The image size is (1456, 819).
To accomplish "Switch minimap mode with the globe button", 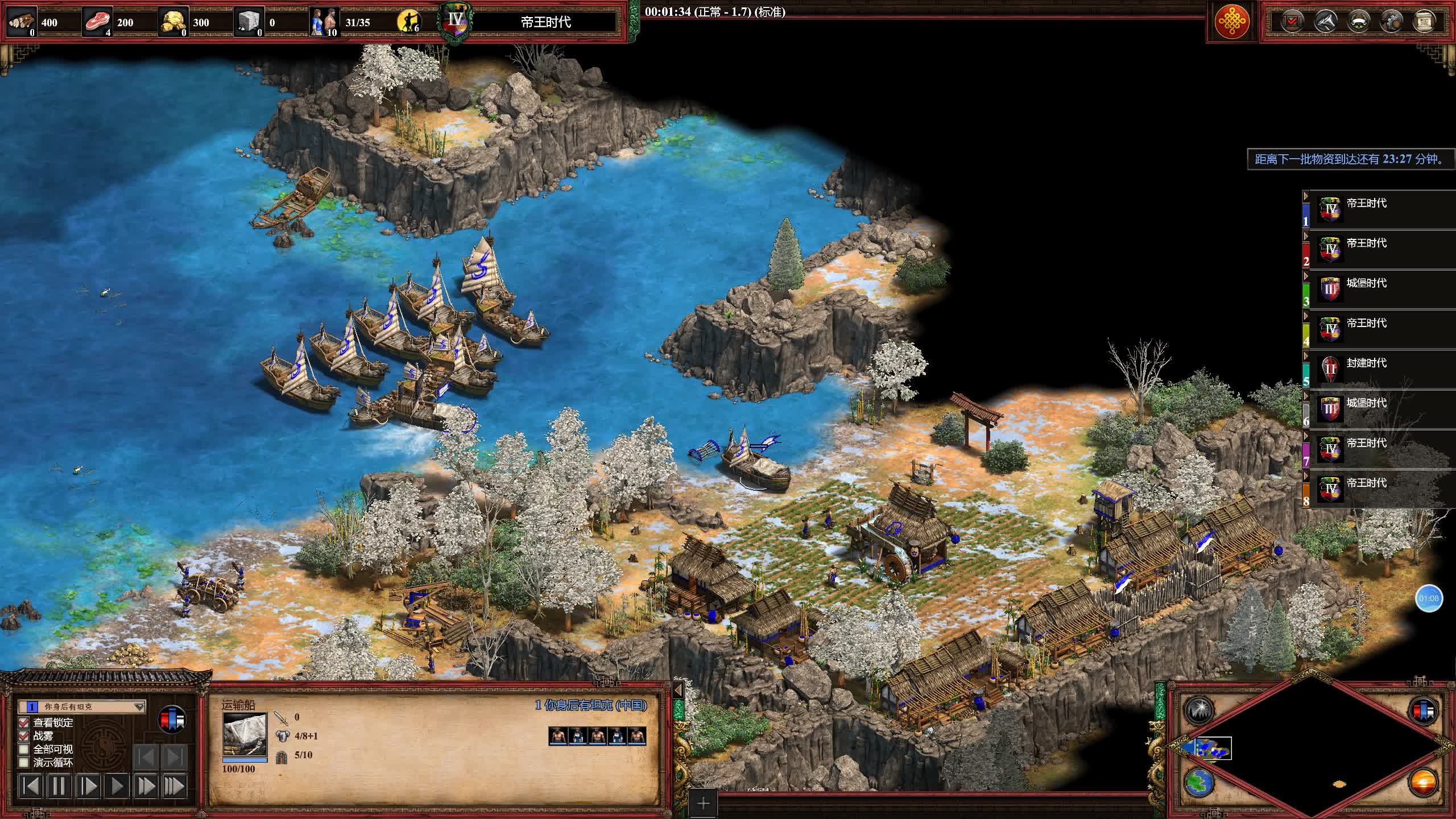I will click(1198, 782).
